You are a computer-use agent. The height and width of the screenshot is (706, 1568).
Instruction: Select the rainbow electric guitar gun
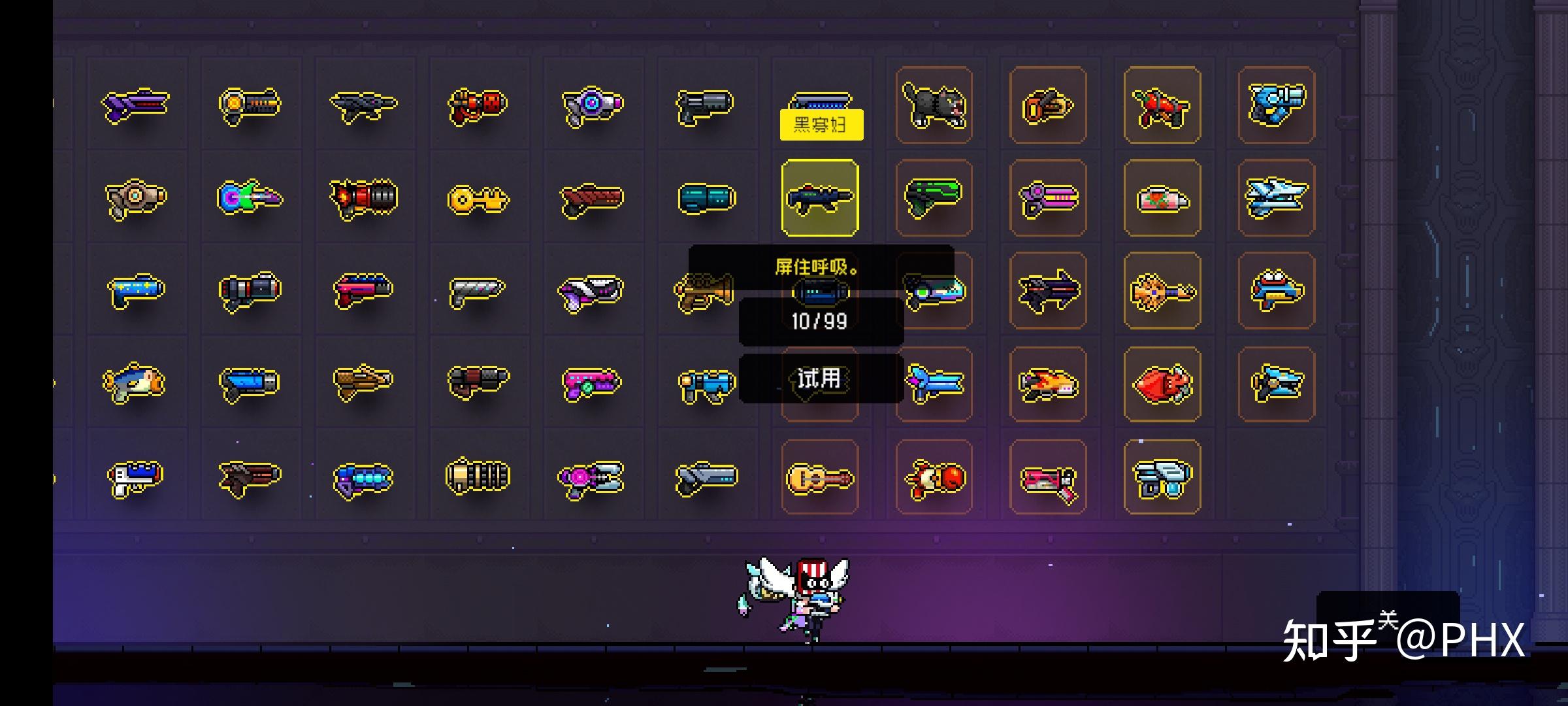[x=250, y=197]
